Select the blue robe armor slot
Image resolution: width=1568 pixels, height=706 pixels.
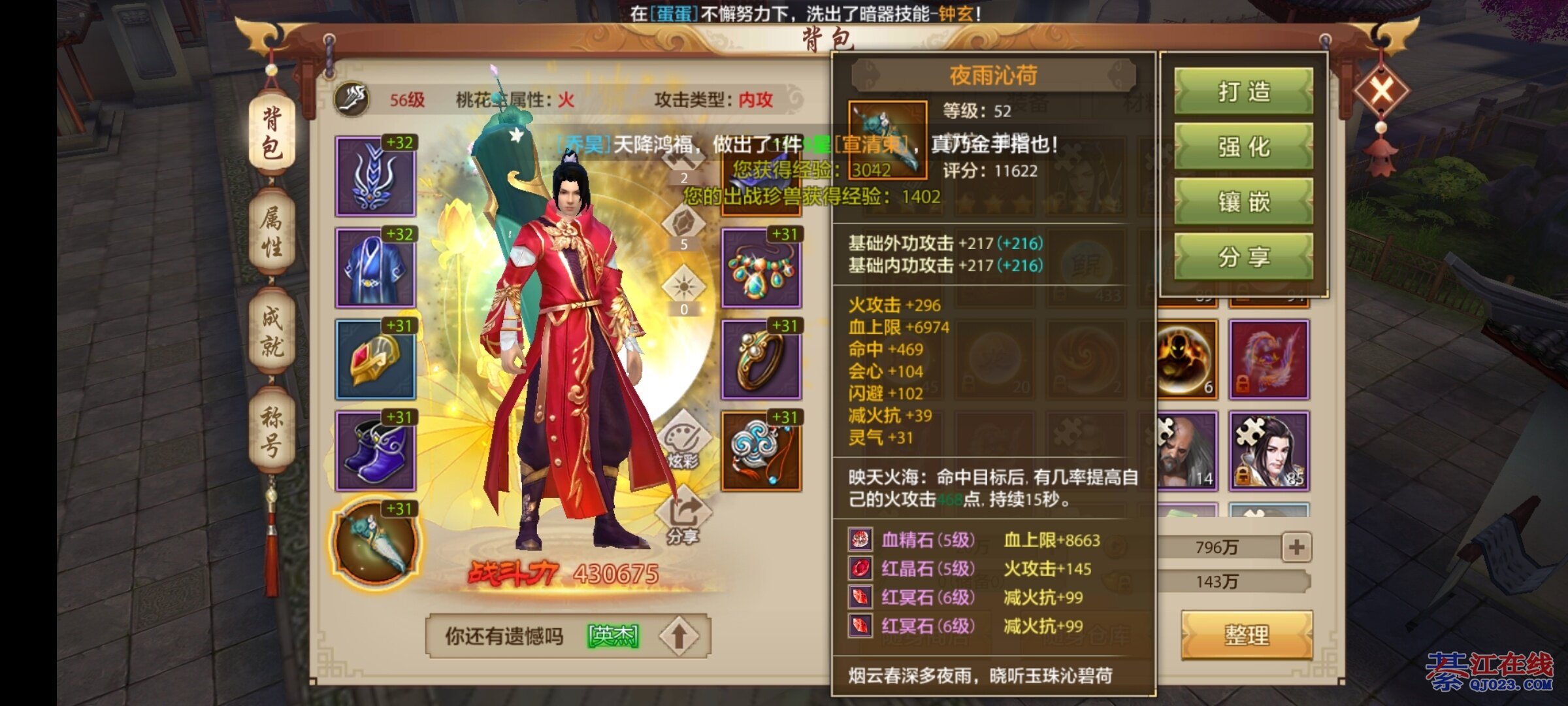coord(376,268)
